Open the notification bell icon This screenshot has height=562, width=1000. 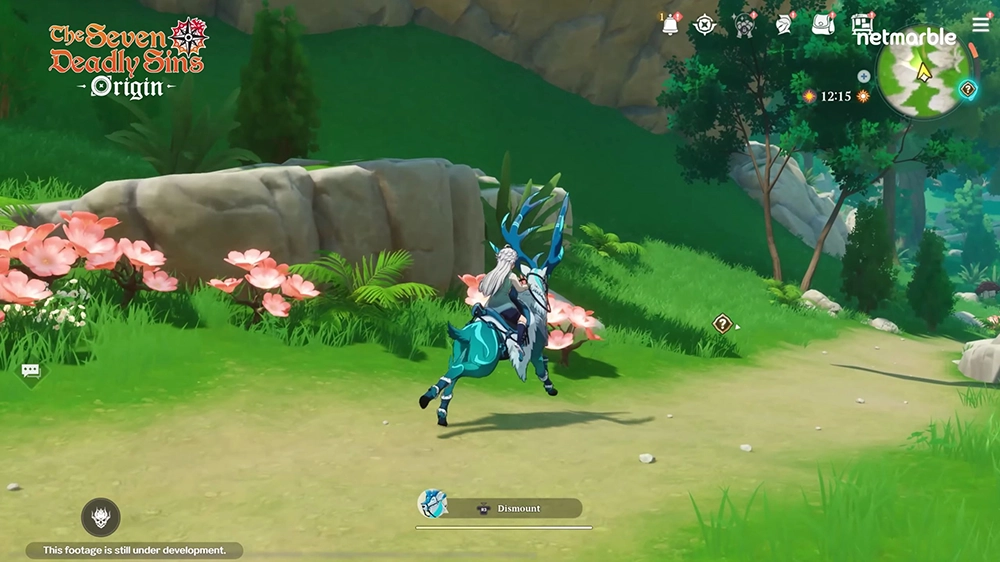point(670,25)
